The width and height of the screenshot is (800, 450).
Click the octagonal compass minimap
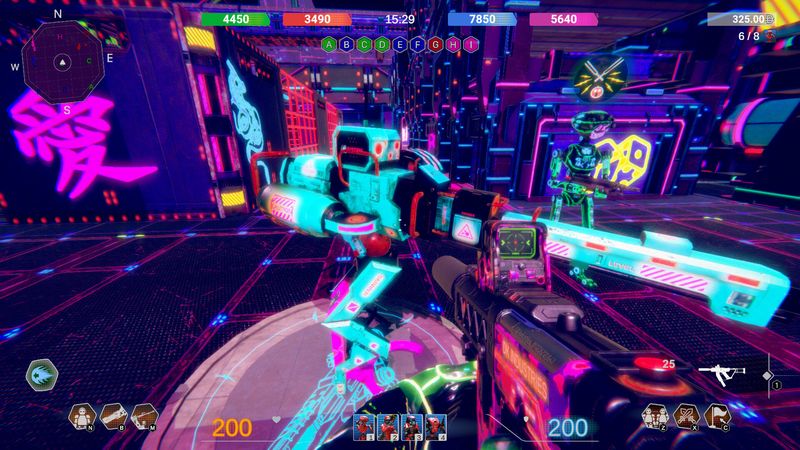[x=63, y=61]
